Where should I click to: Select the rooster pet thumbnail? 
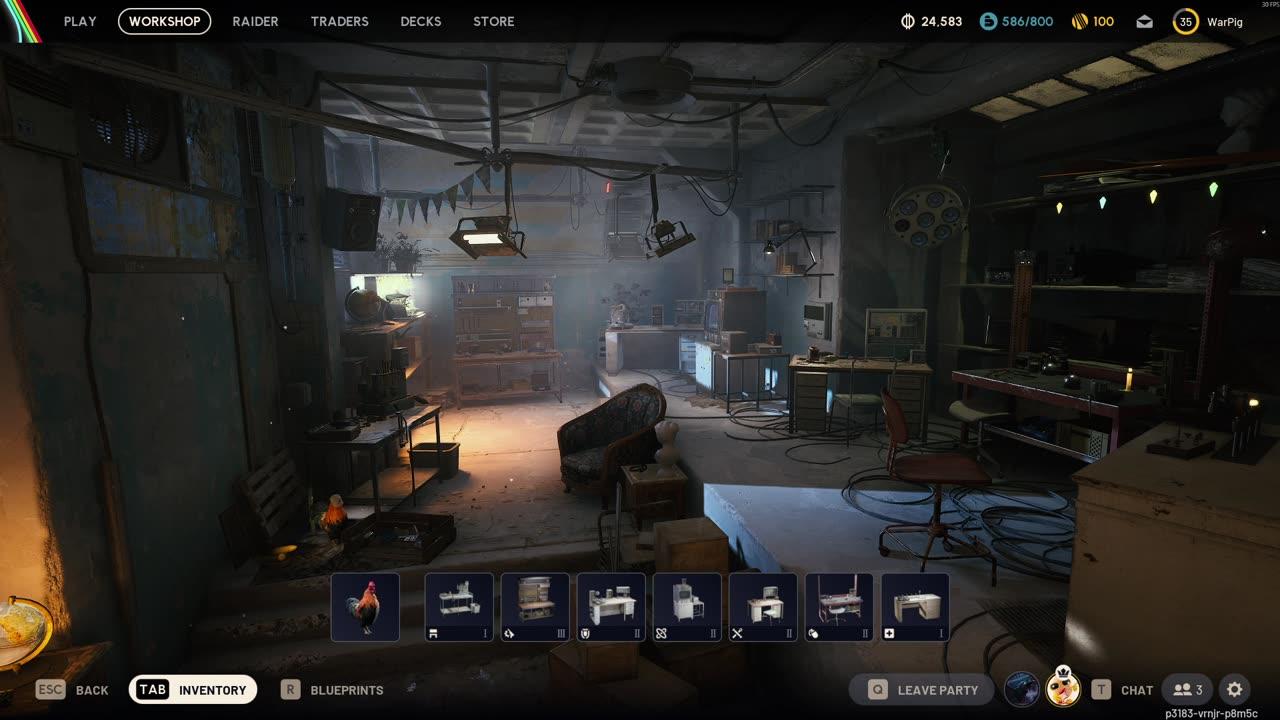coord(364,606)
